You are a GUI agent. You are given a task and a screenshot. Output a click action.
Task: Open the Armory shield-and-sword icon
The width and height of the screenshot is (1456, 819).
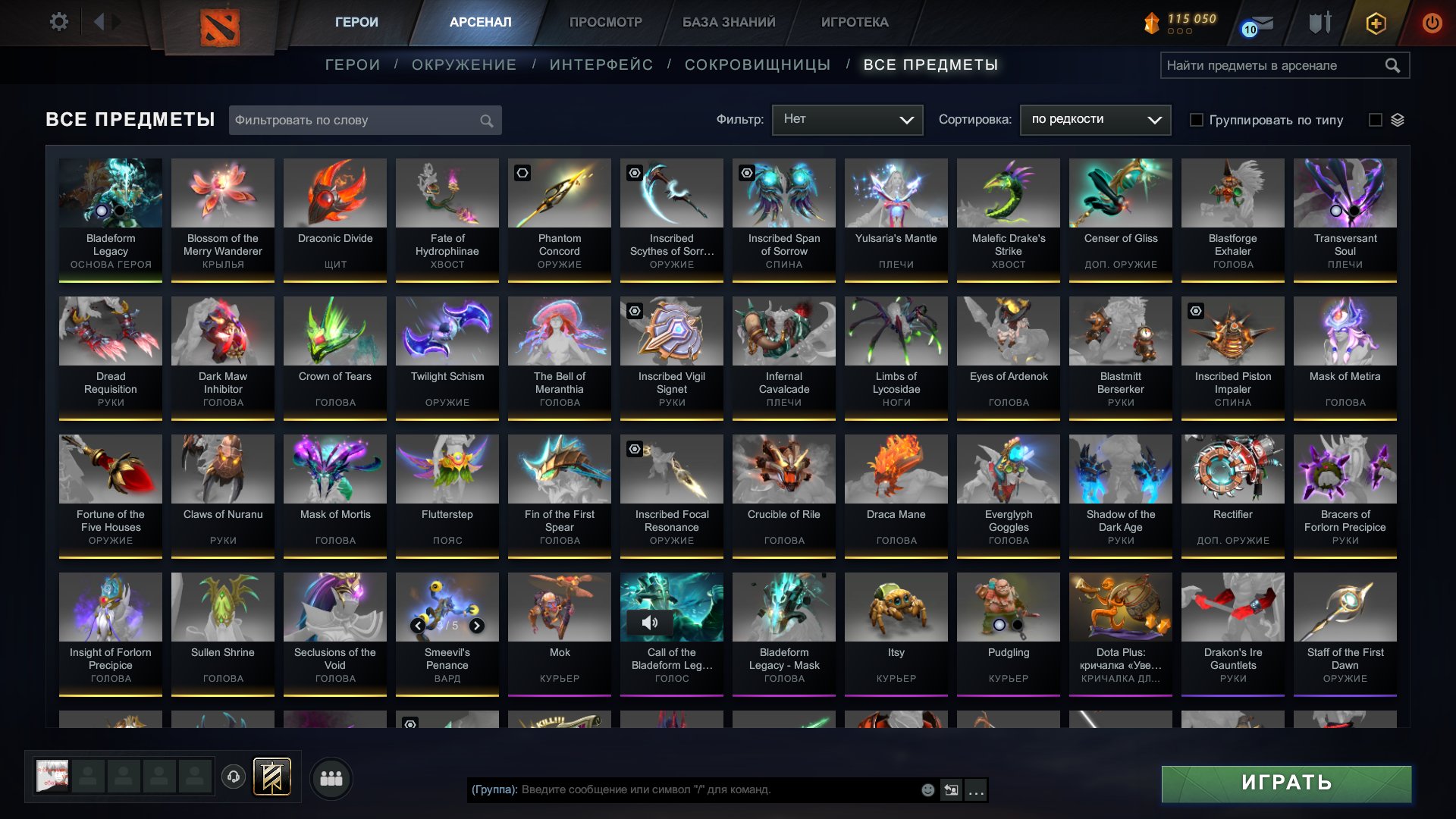click(1319, 22)
